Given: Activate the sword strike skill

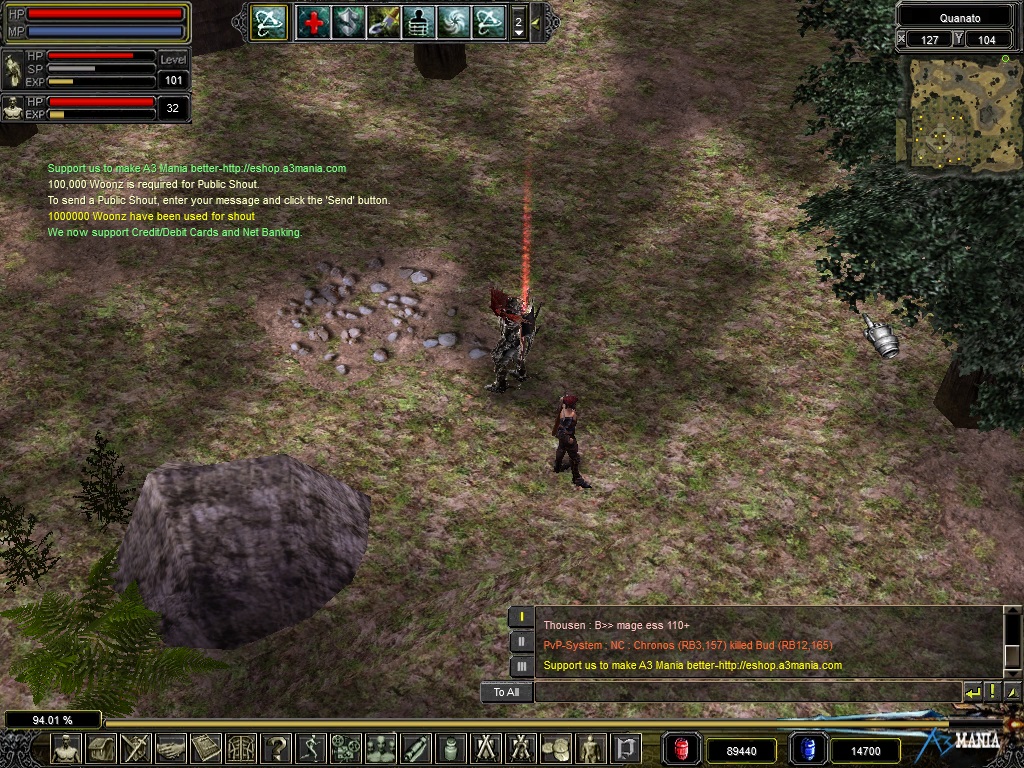Looking at the screenshot, I should tap(384, 22).
